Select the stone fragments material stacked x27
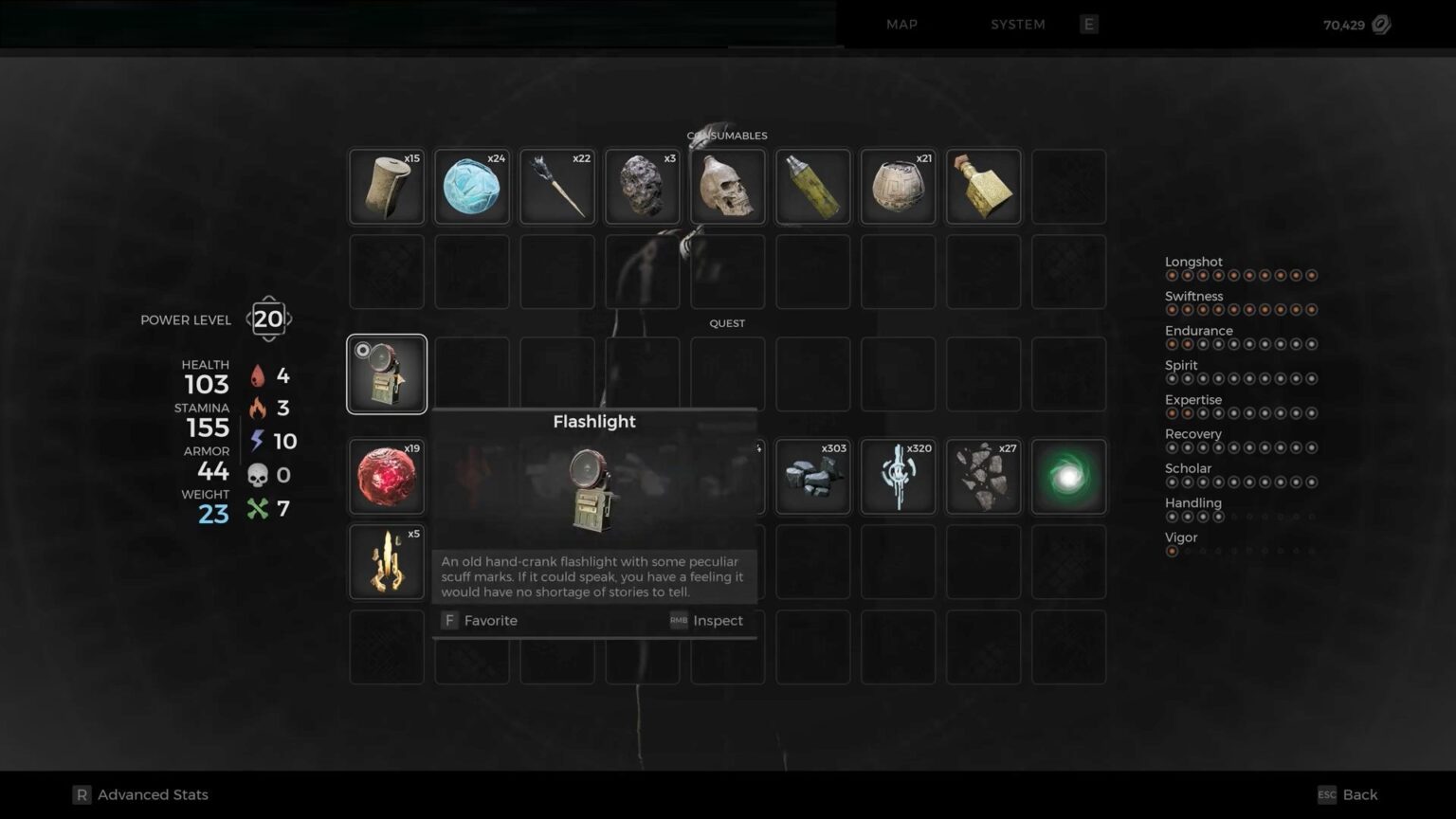This screenshot has height=819, width=1456. click(x=983, y=476)
